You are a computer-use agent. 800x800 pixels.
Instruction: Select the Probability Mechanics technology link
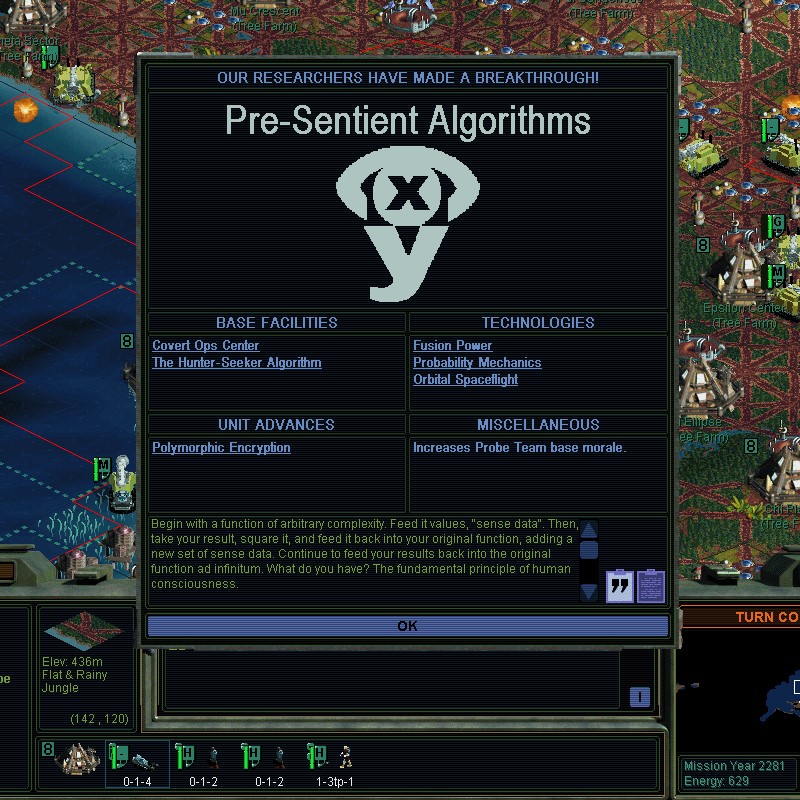click(477, 362)
